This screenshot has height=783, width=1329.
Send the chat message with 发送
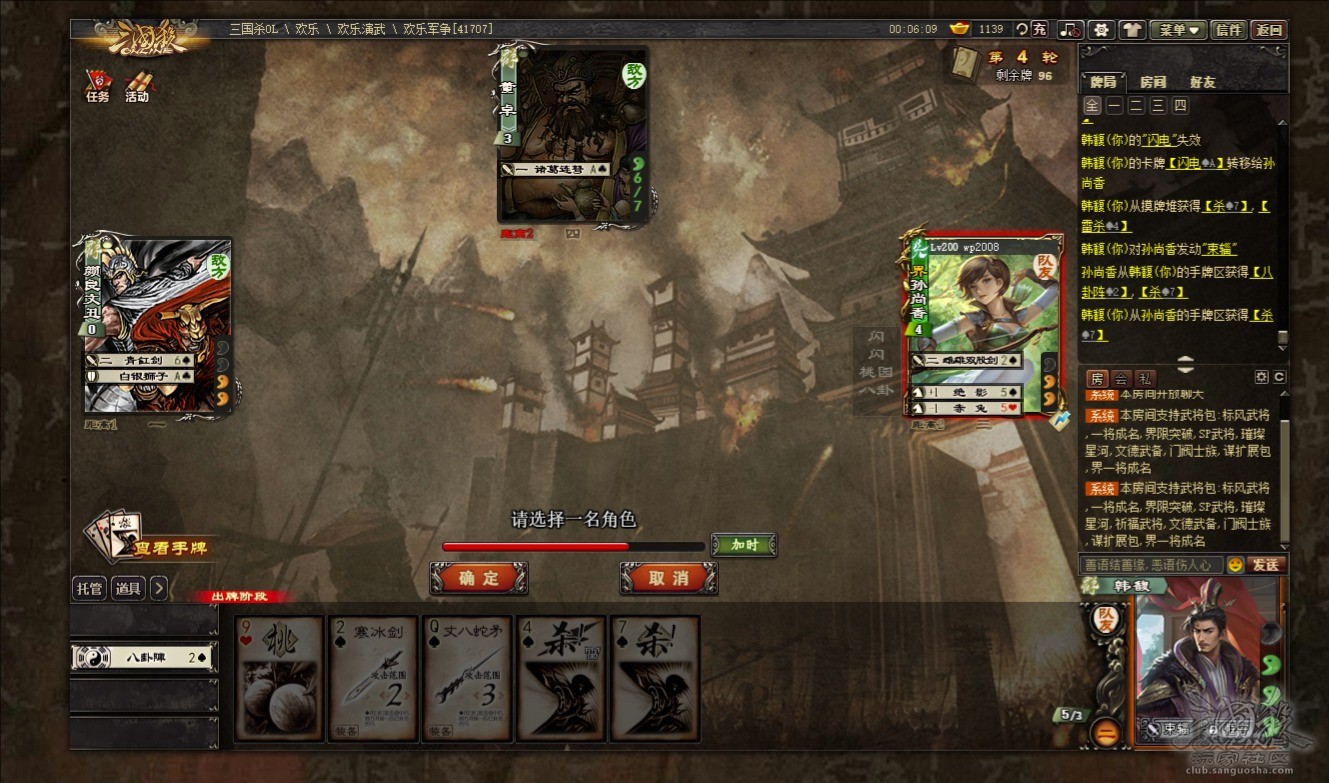point(1266,565)
